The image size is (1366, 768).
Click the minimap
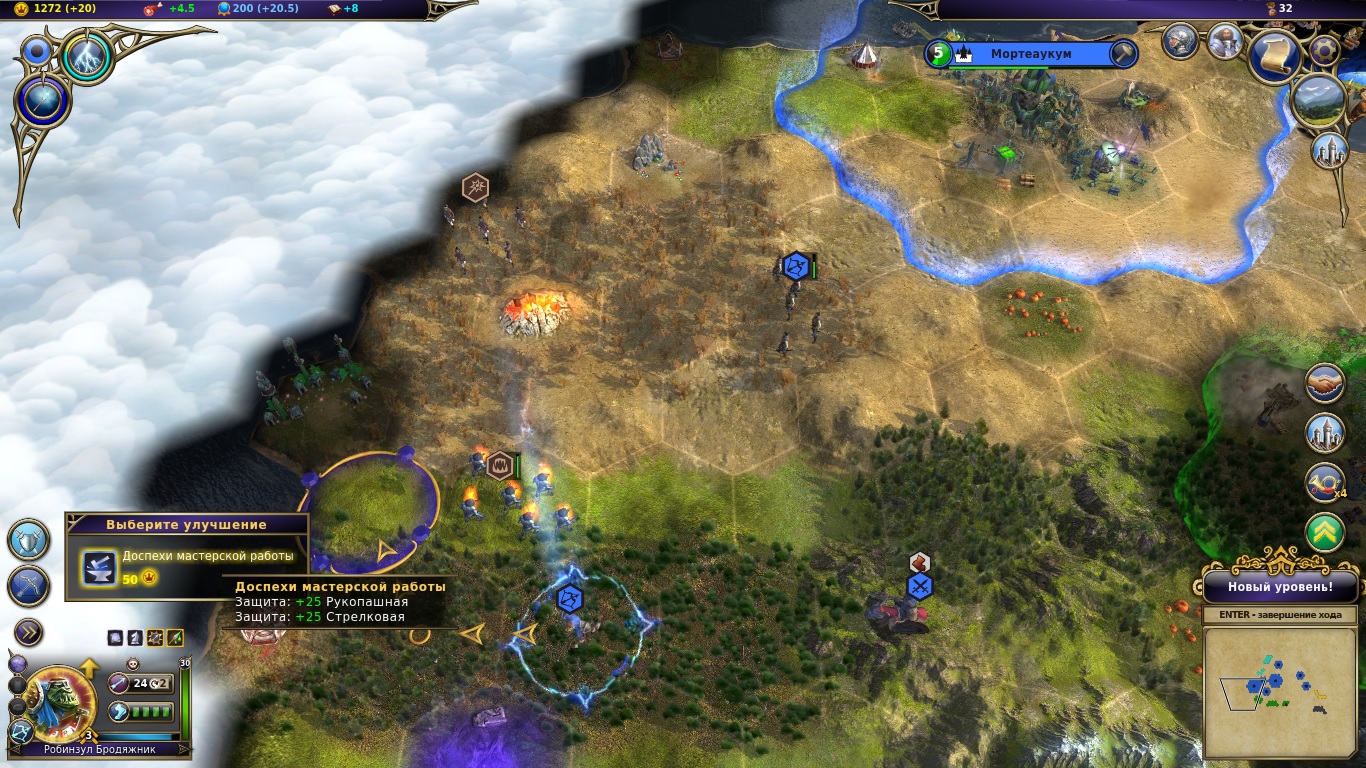coord(1278,692)
